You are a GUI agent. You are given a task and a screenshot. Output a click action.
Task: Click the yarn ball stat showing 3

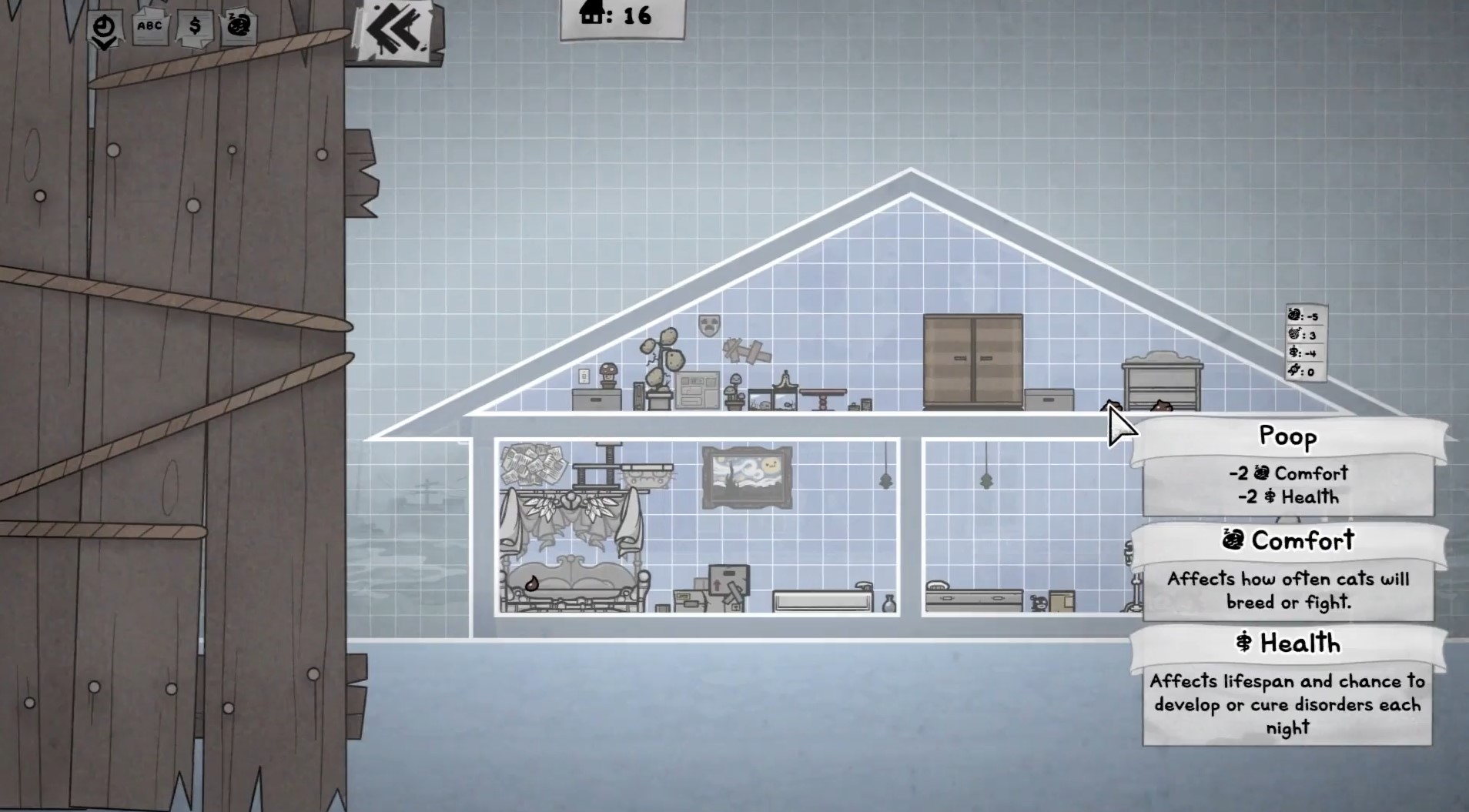pyautogui.click(x=1303, y=335)
